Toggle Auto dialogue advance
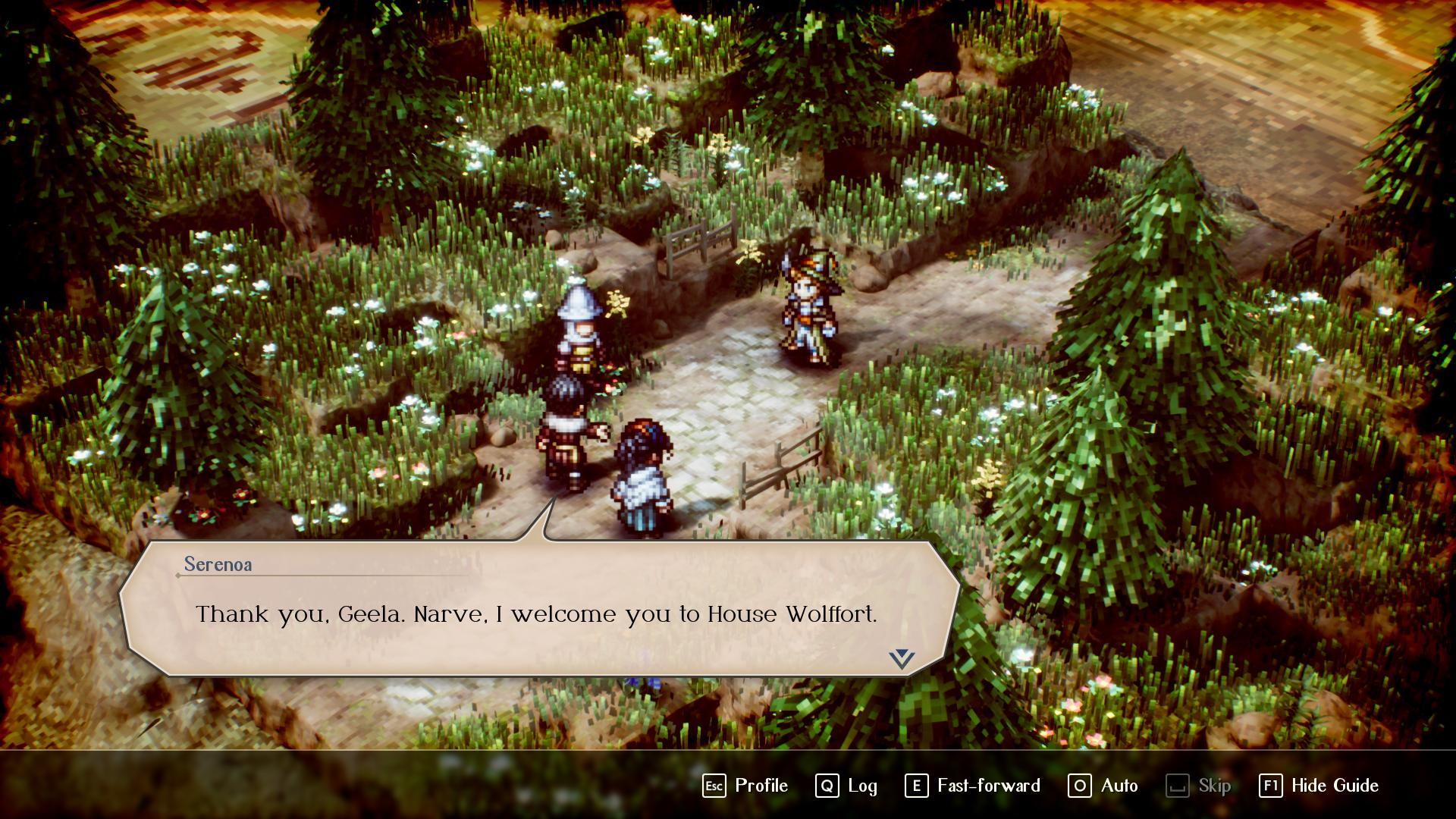 click(x=1103, y=786)
